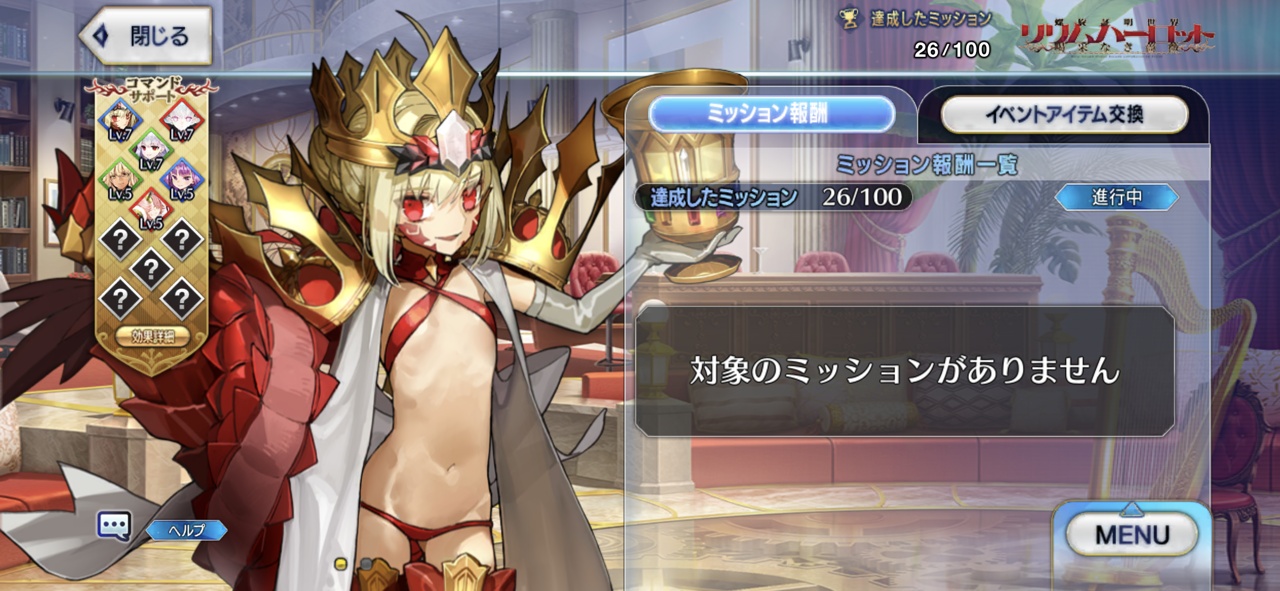Open the イベントアイテム交換 tab

pos(1064,115)
